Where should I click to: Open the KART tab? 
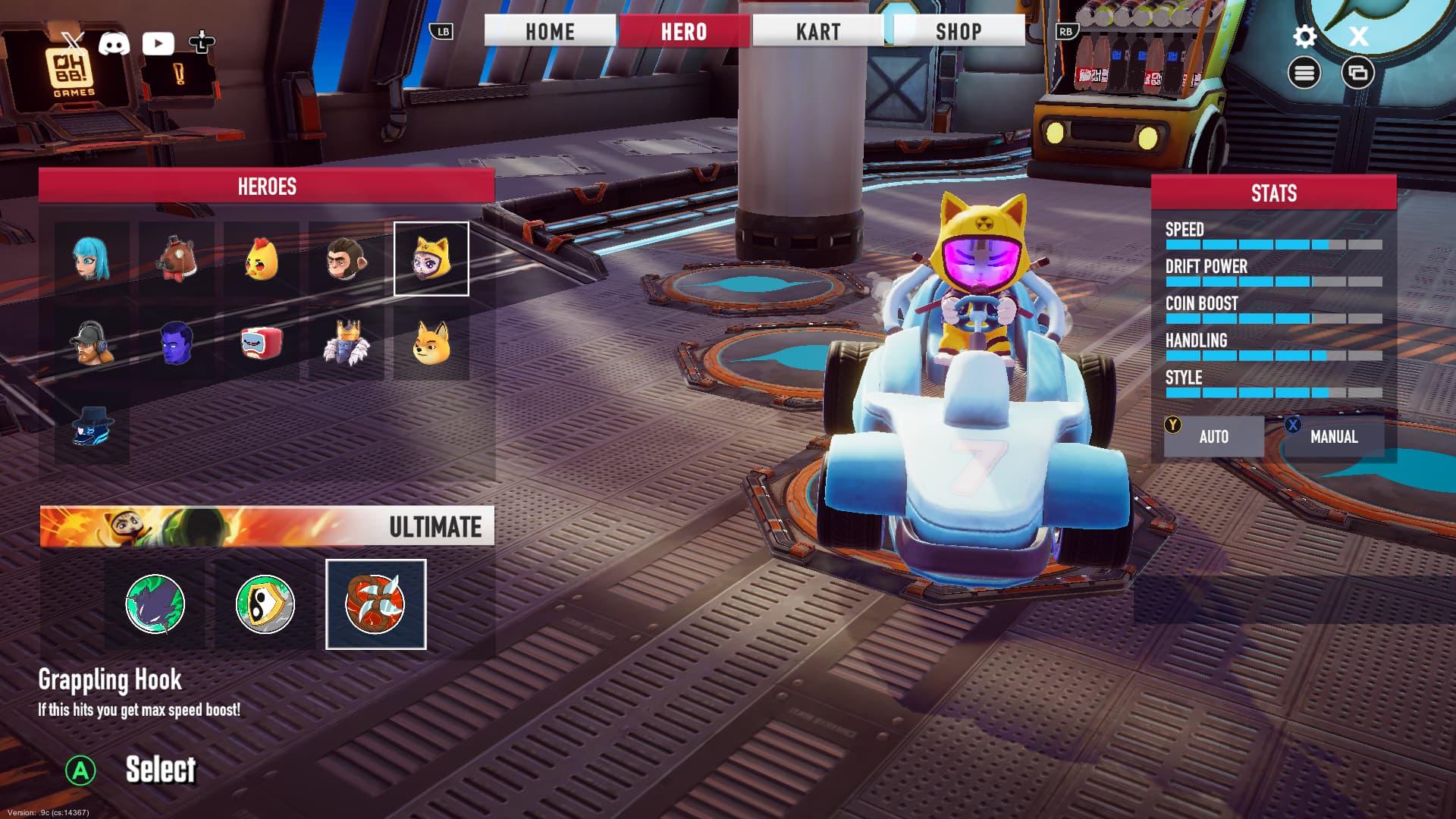[x=818, y=32]
